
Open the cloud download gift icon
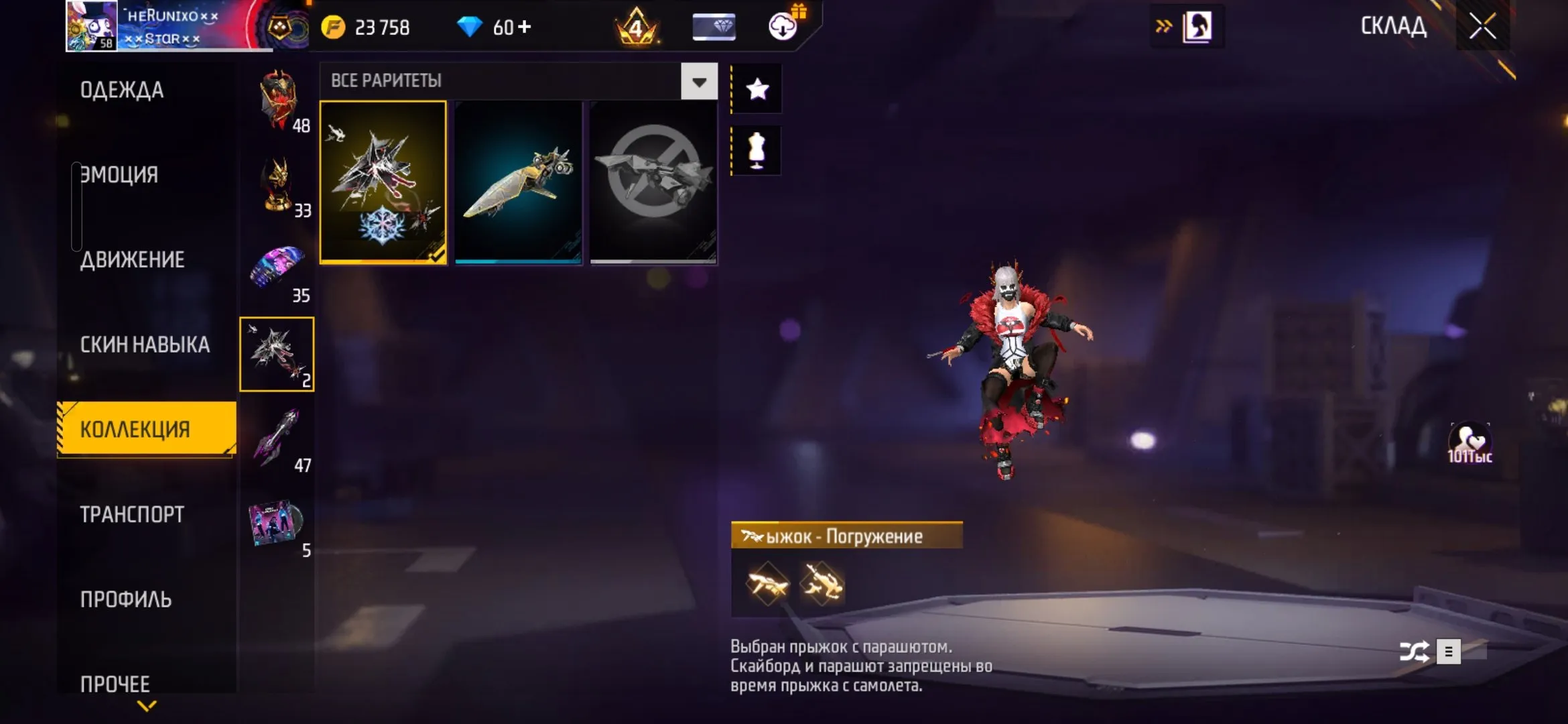pos(783,26)
